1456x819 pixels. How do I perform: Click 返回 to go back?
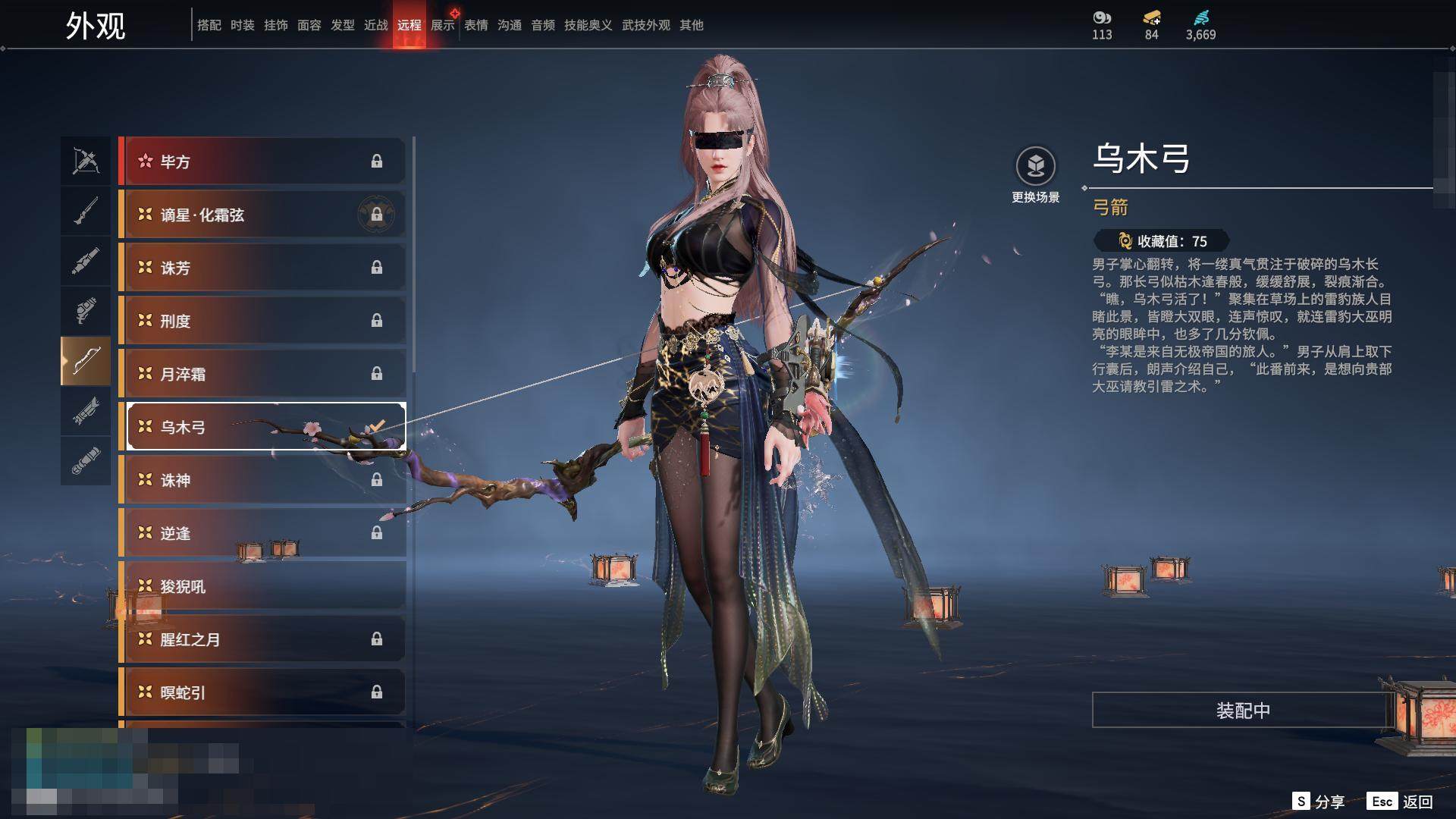click(1401, 802)
